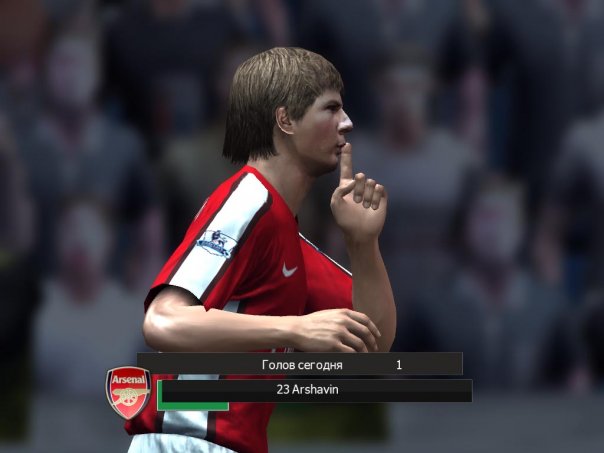Select the 23 Arshavin name banner
Screen dimensions: 604x453
[314, 390]
